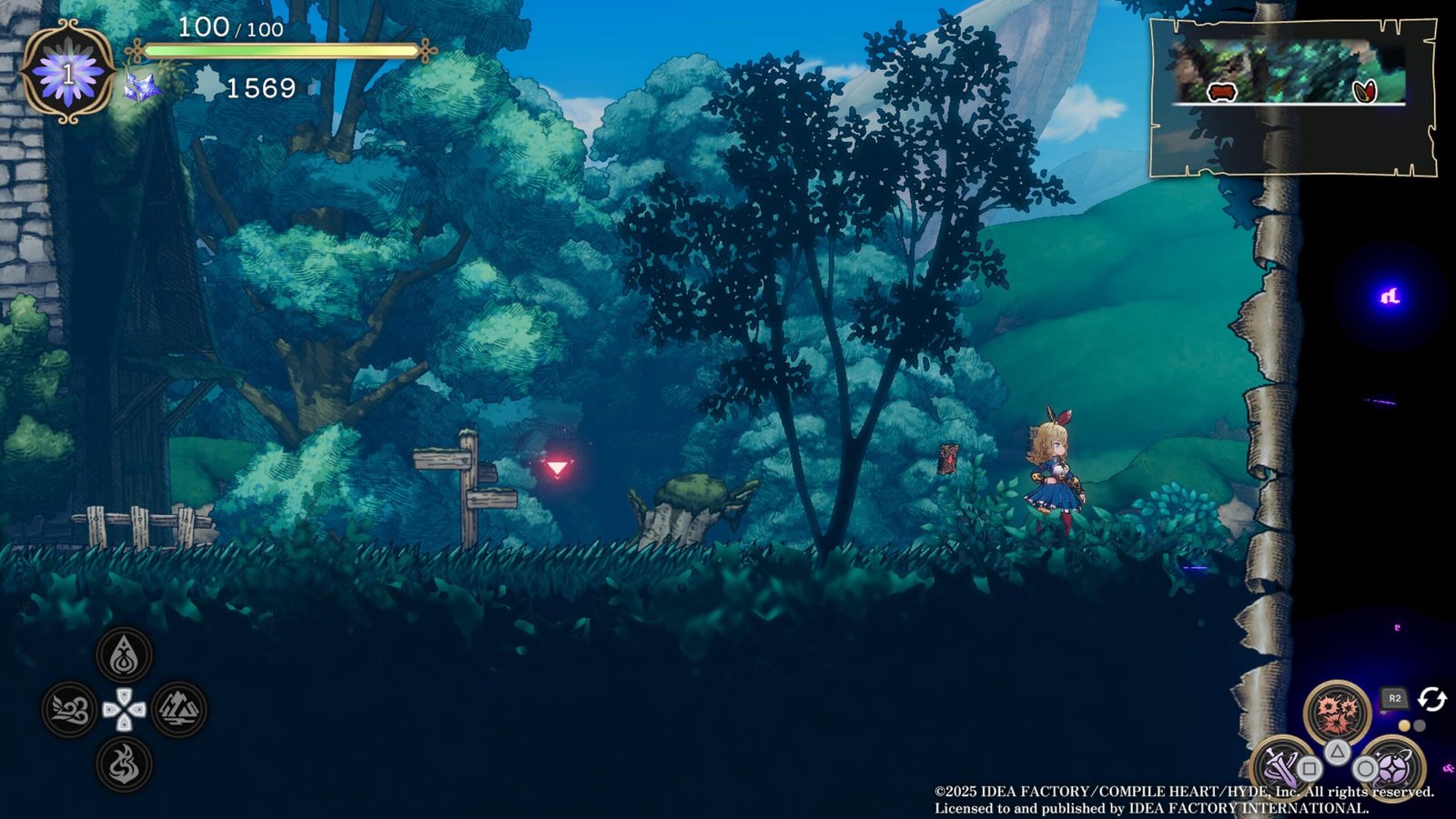Activate the mountain earth element icon
This screenshot has height=819, width=1456.
coord(178,710)
